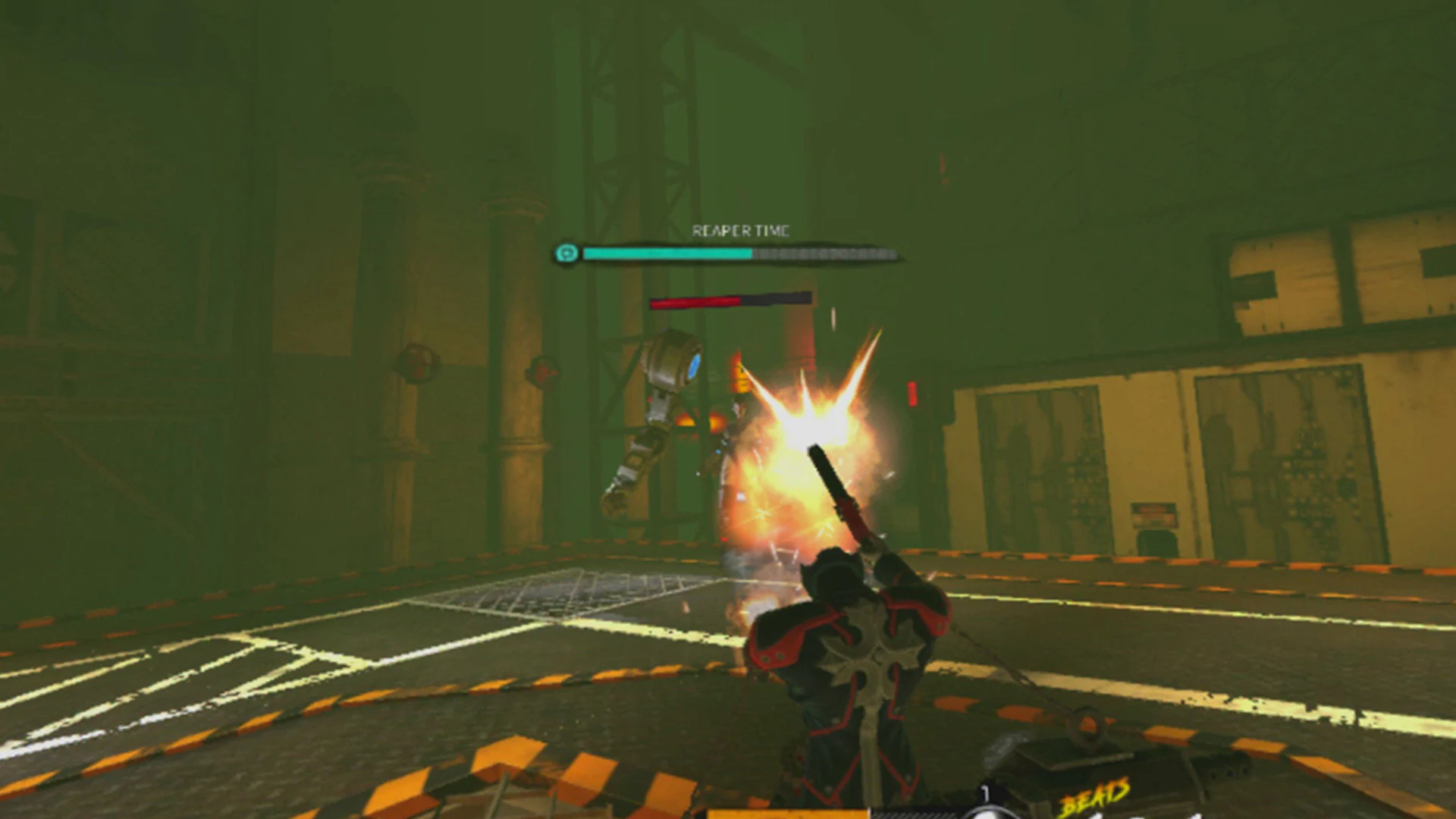Toggle the teal charge segment display
The image size is (1456, 819).
click(664, 254)
